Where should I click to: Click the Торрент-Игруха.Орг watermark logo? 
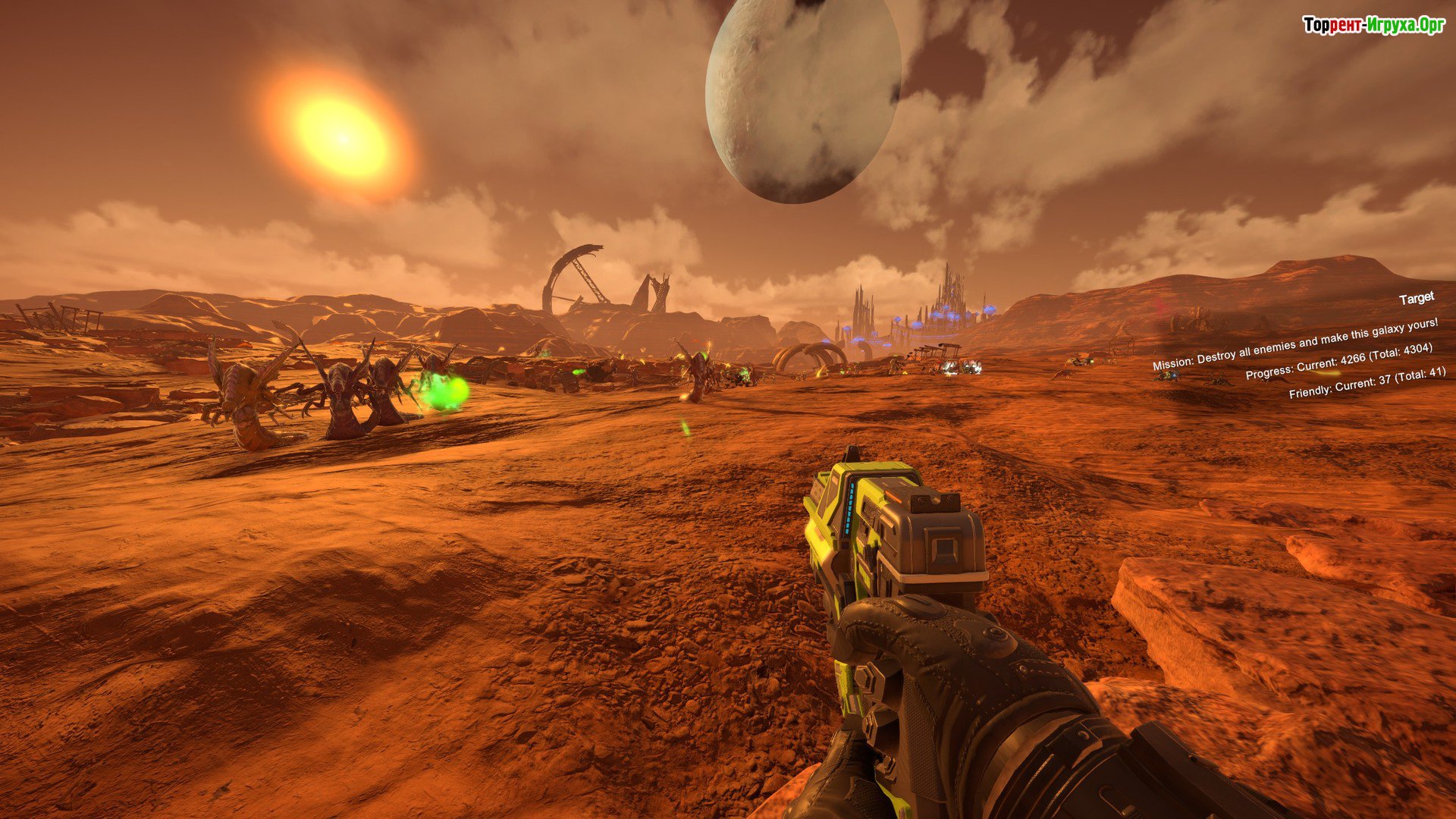1373,25
